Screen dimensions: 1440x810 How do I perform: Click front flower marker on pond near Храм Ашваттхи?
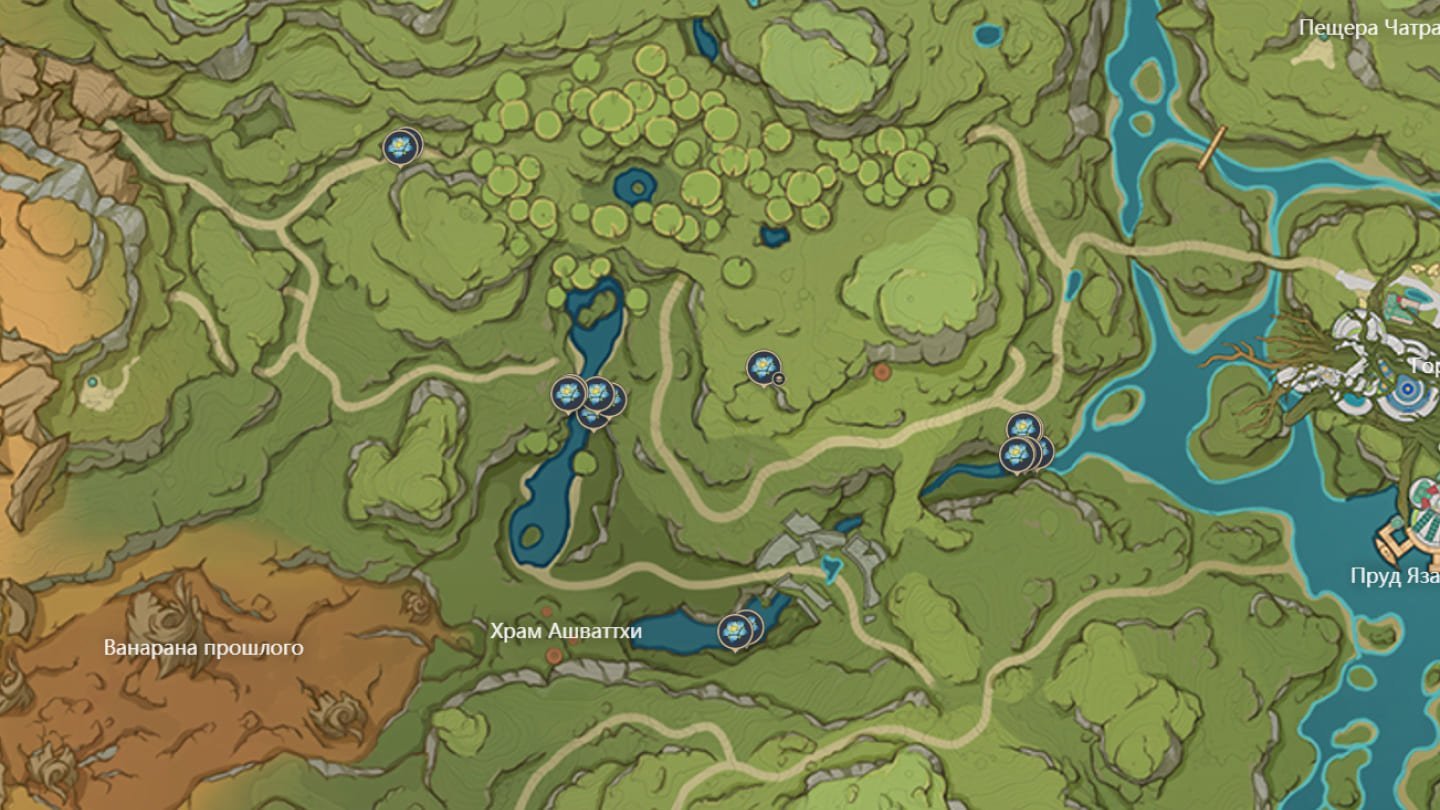pyautogui.click(x=734, y=632)
